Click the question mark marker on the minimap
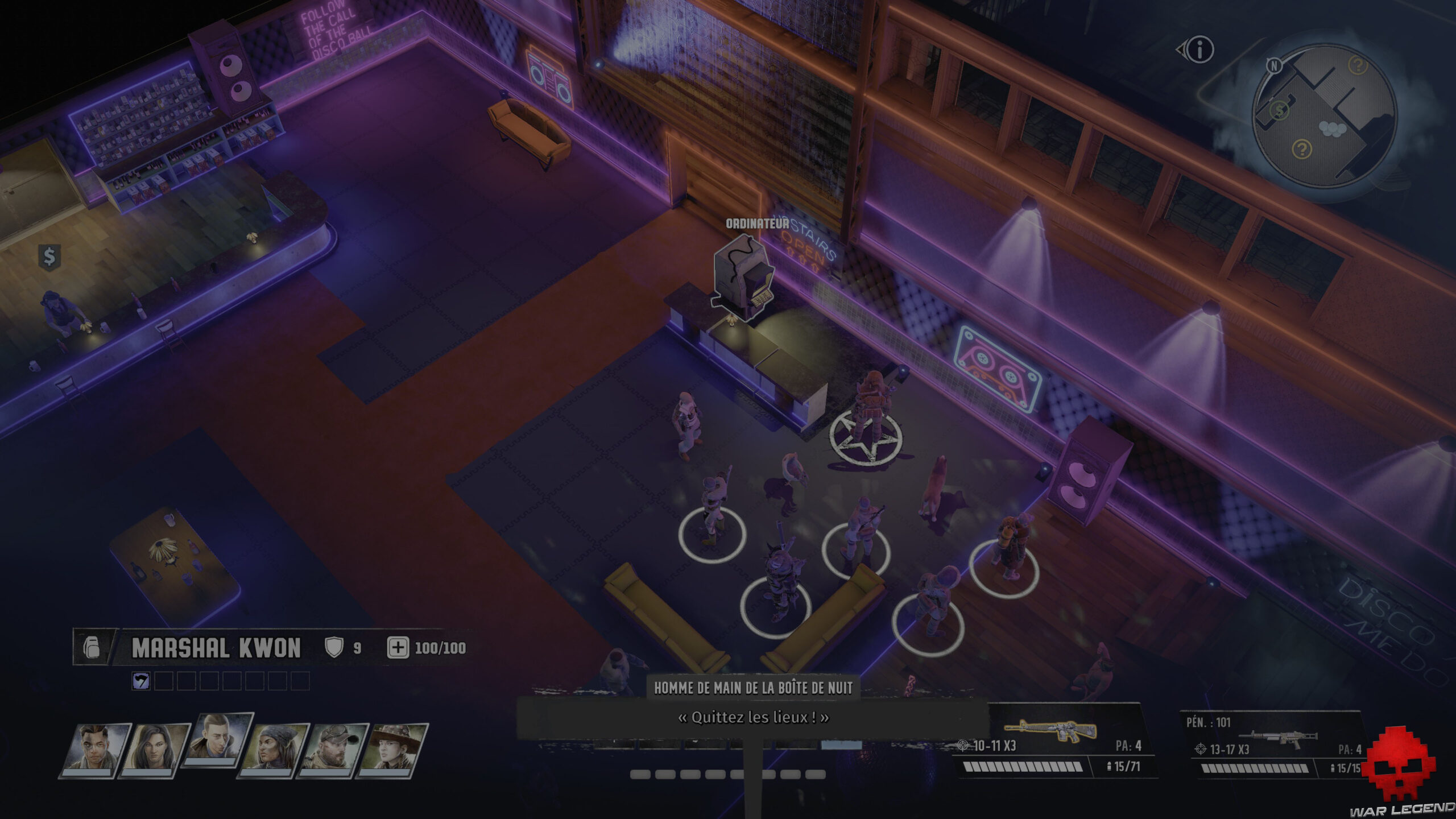Screen dimensions: 1456x819 pos(1358,66)
